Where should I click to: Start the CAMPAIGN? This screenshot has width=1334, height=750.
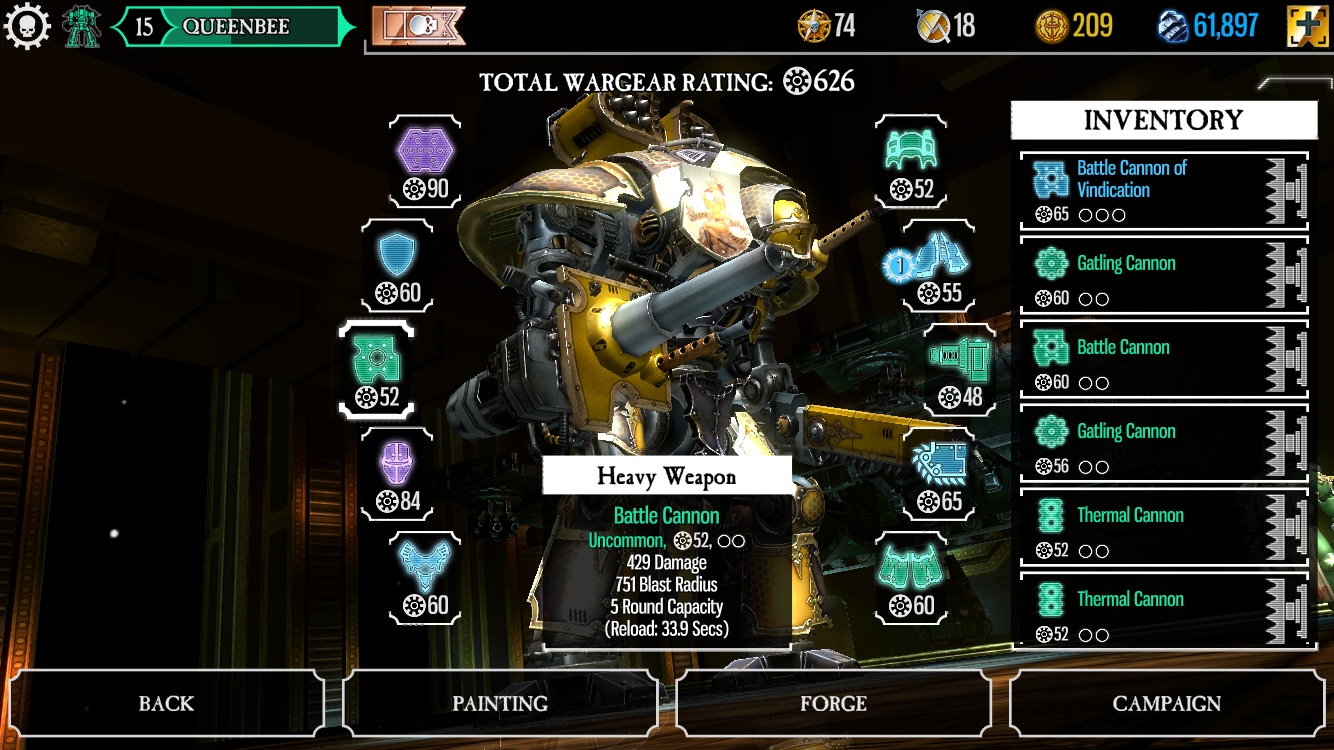click(x=1167, y=703)
